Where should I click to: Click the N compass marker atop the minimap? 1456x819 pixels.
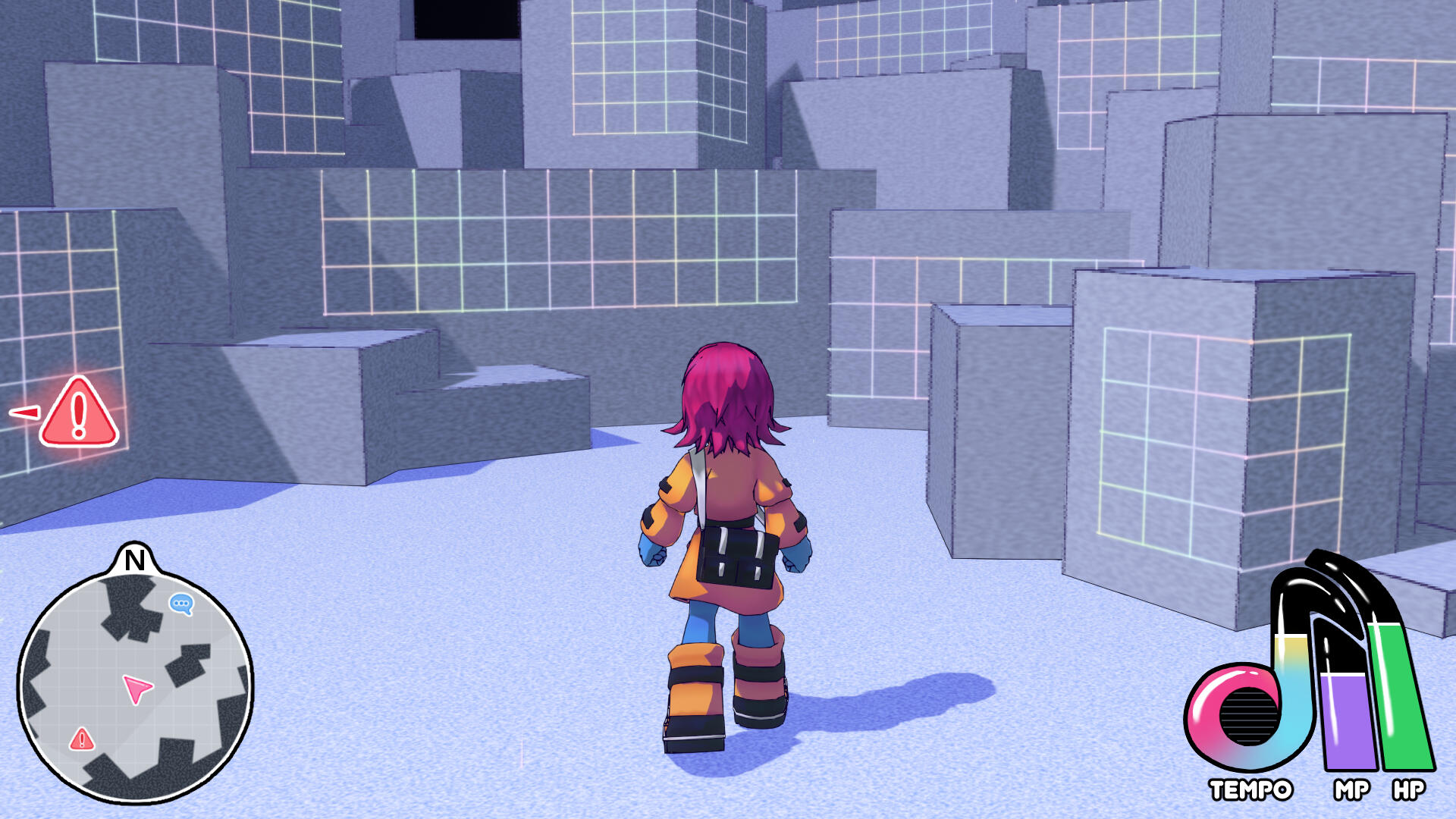point(135,561)
